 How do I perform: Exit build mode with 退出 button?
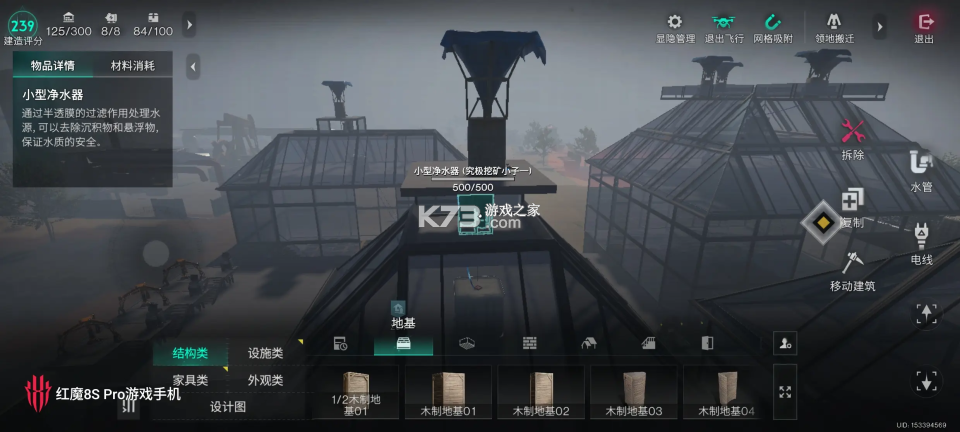[924, 27]
